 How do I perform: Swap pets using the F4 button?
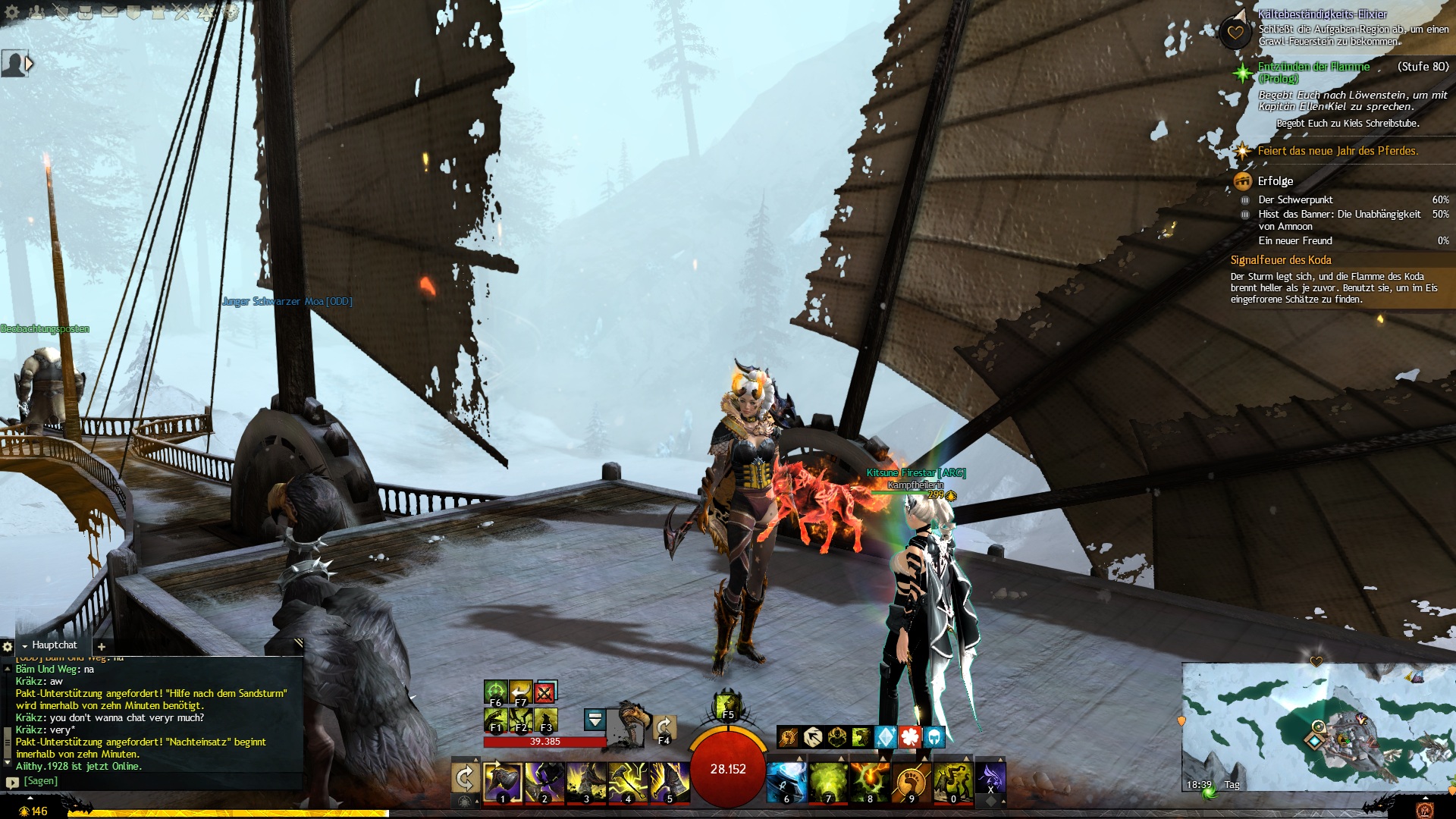(x=664, y=729)
